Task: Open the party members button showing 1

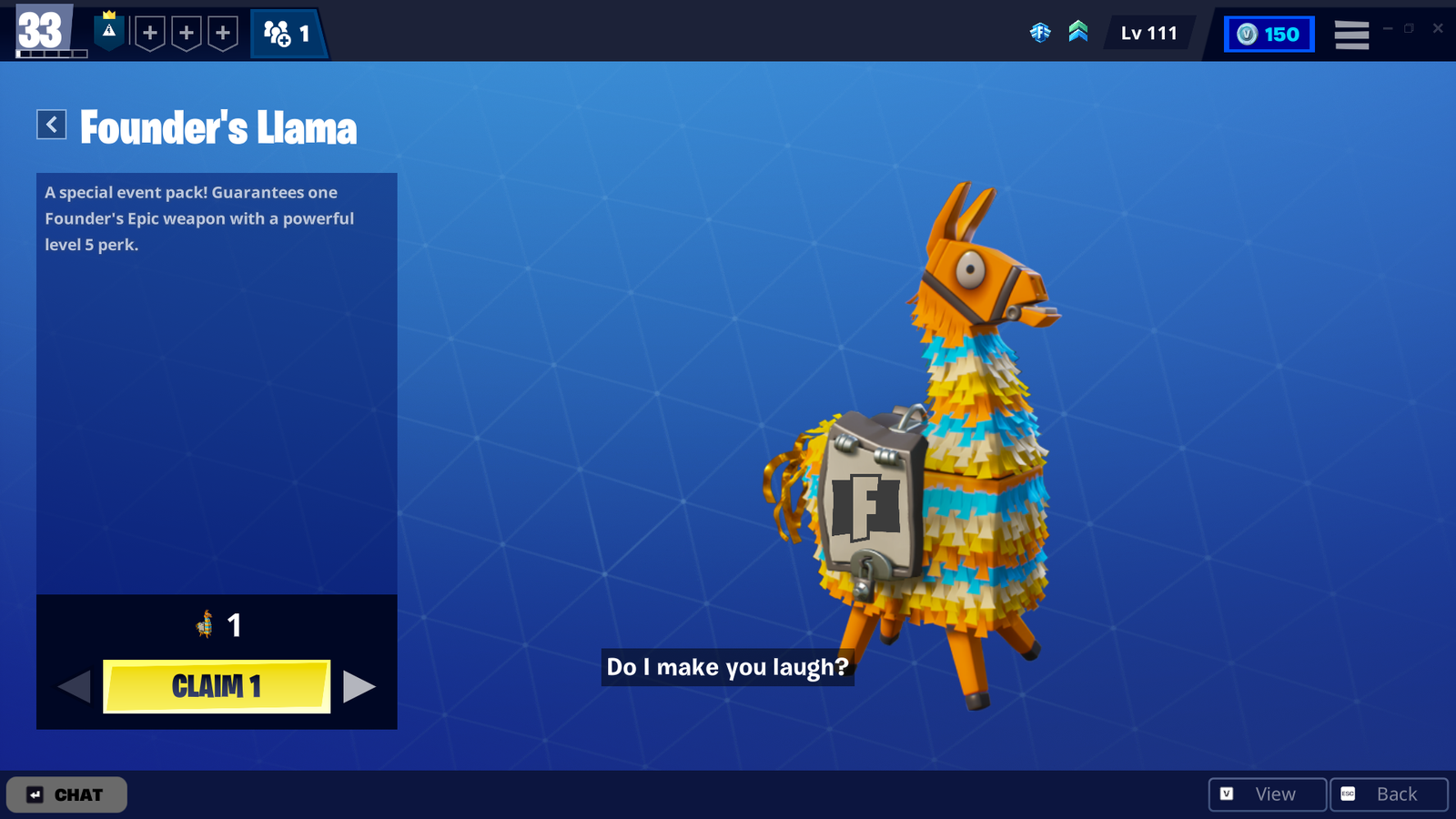Action: 288,34
